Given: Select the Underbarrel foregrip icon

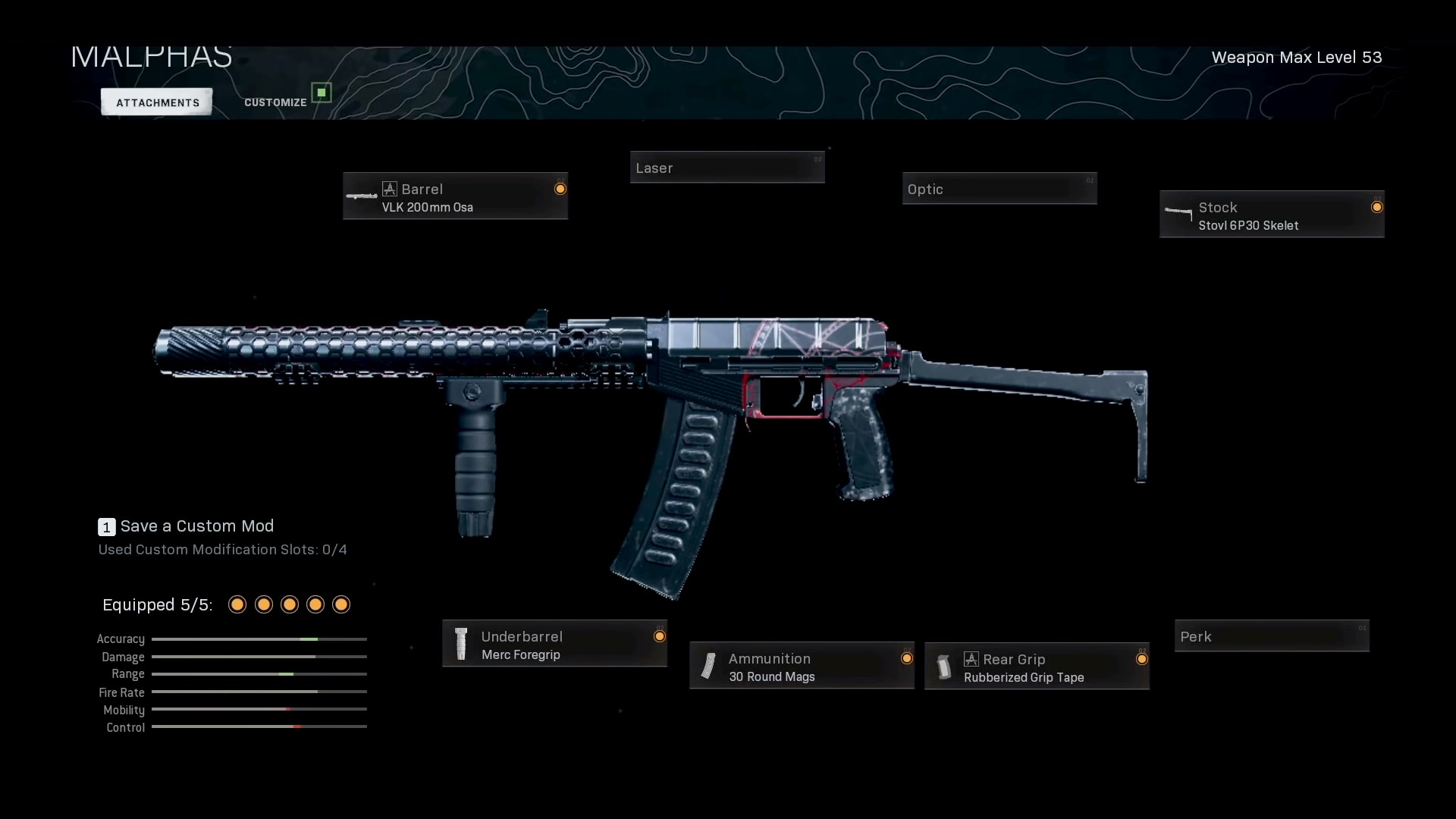Looking at the screenshot, I should (x=460, y=644).
